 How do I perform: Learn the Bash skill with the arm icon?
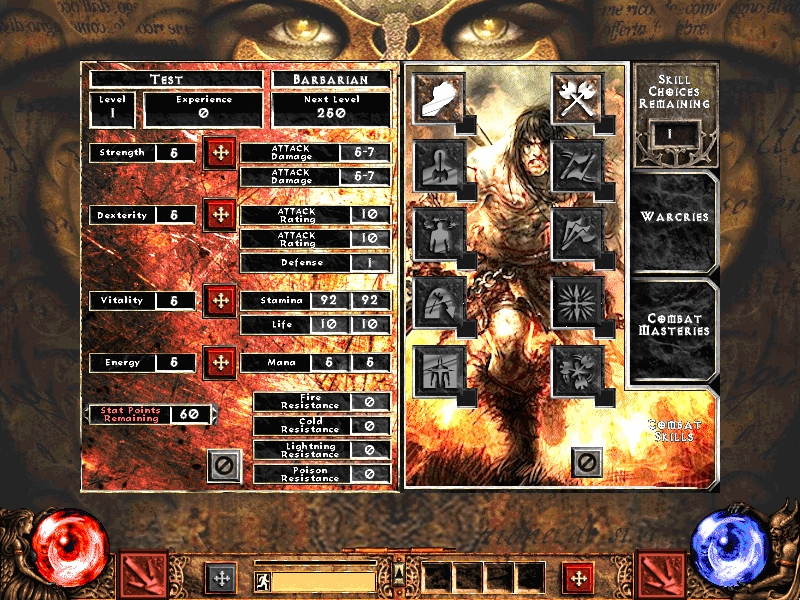(x=438, y=95)
